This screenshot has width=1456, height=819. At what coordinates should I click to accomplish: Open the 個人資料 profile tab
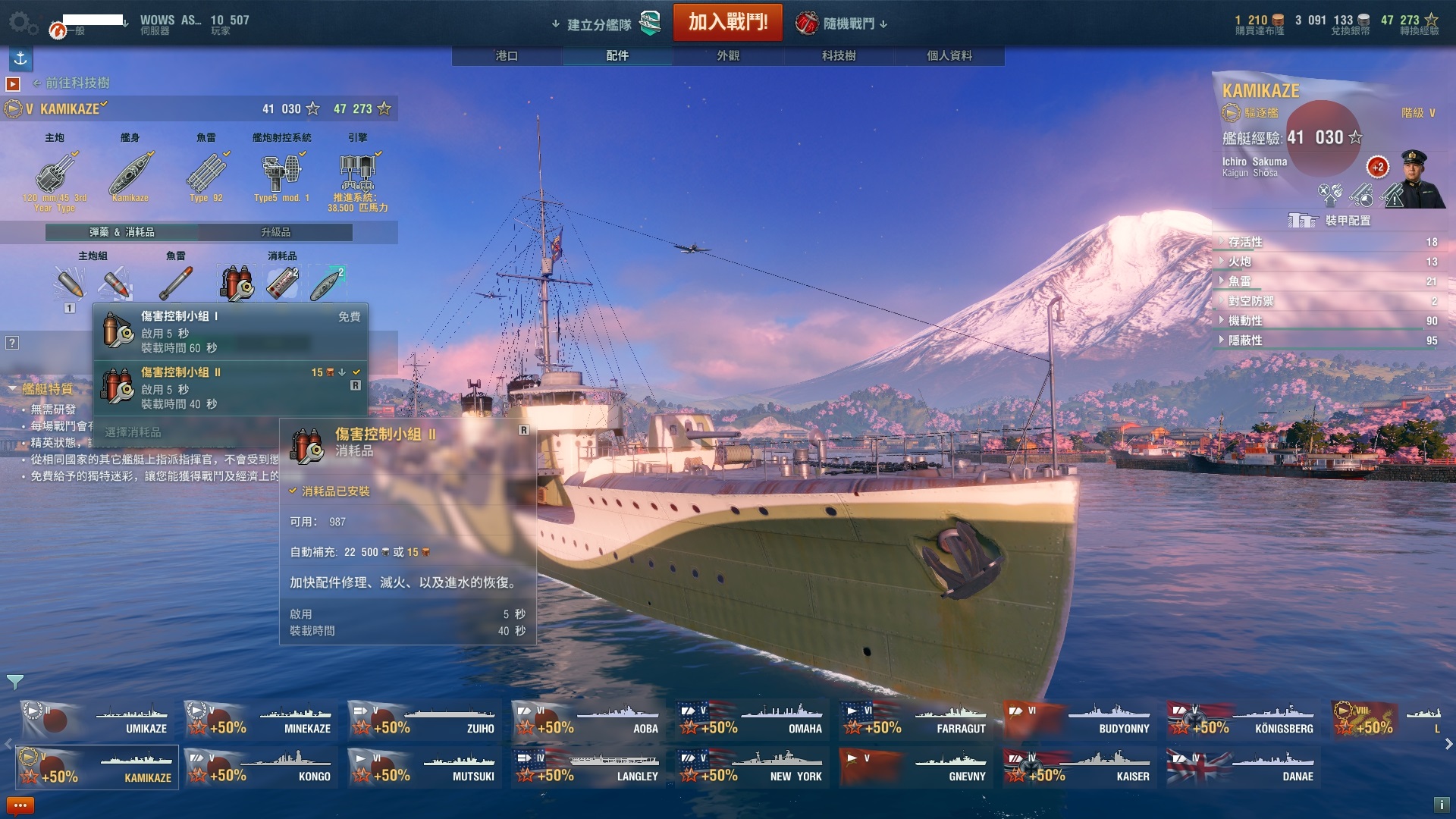pos(949,55)
